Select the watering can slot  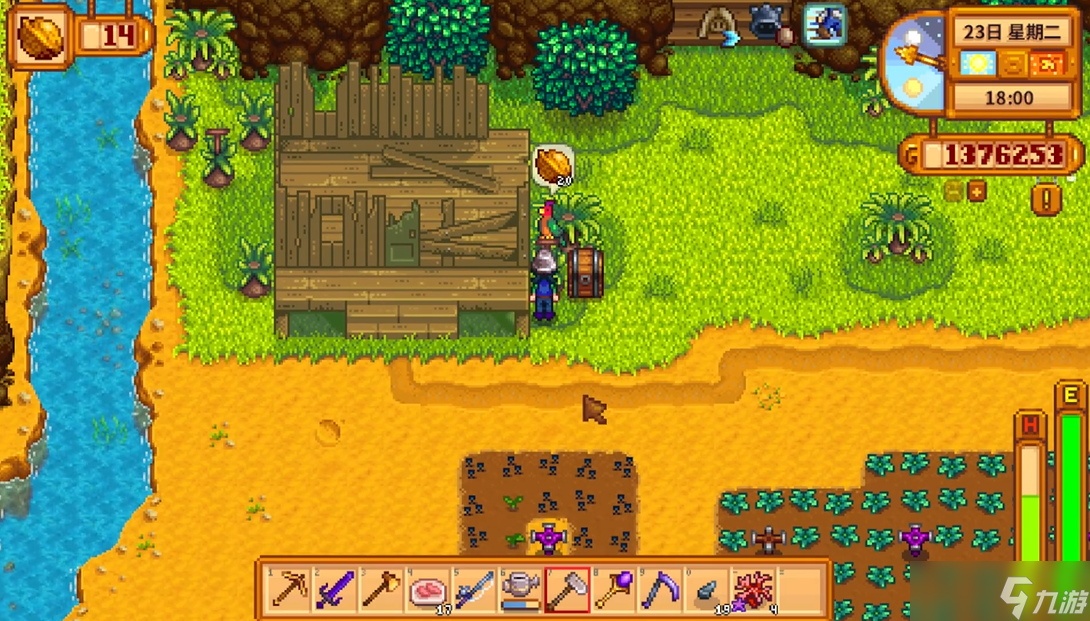521,589
